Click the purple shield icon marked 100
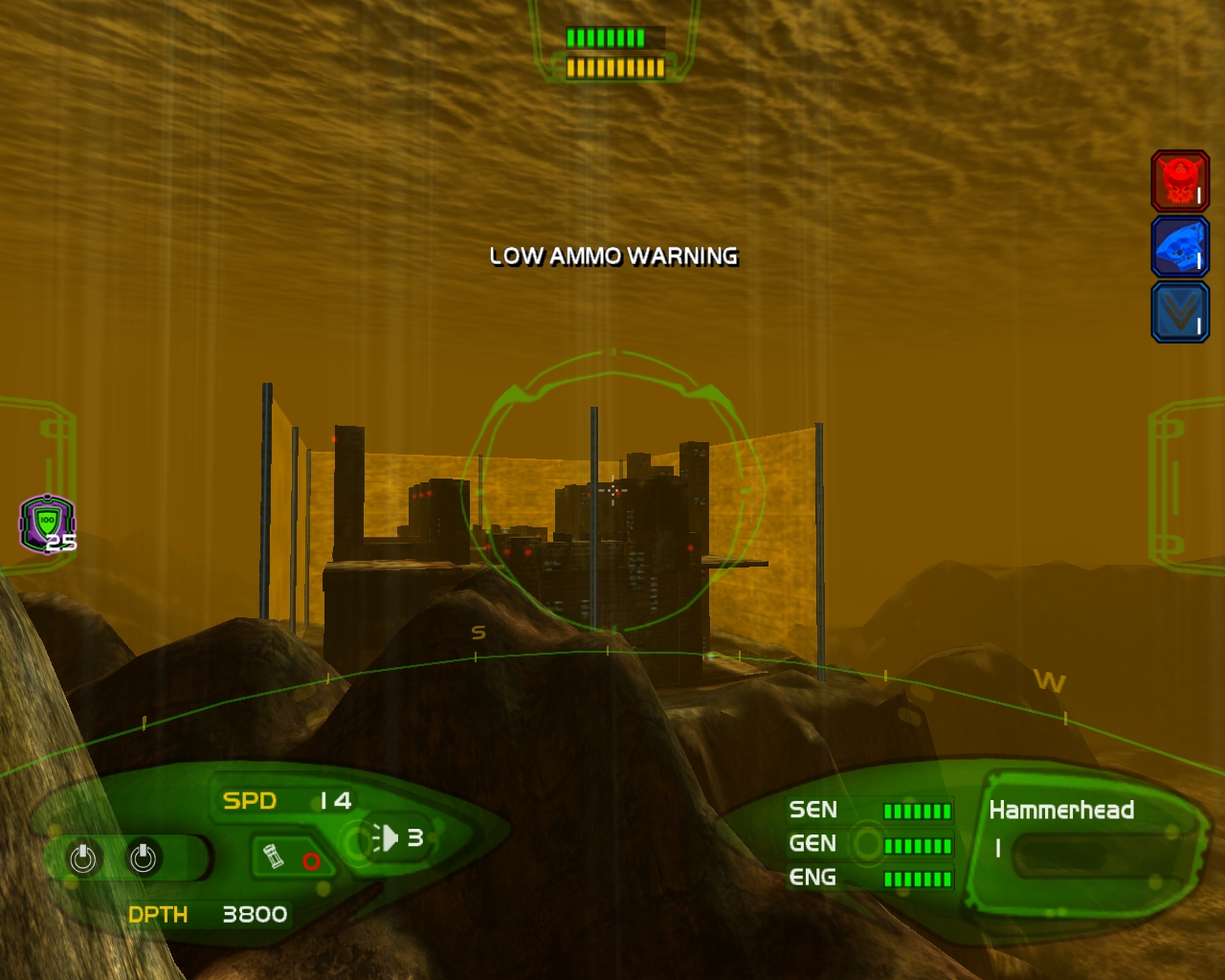The width and height of the screenshot is (1225, 980). coord(47,523)
